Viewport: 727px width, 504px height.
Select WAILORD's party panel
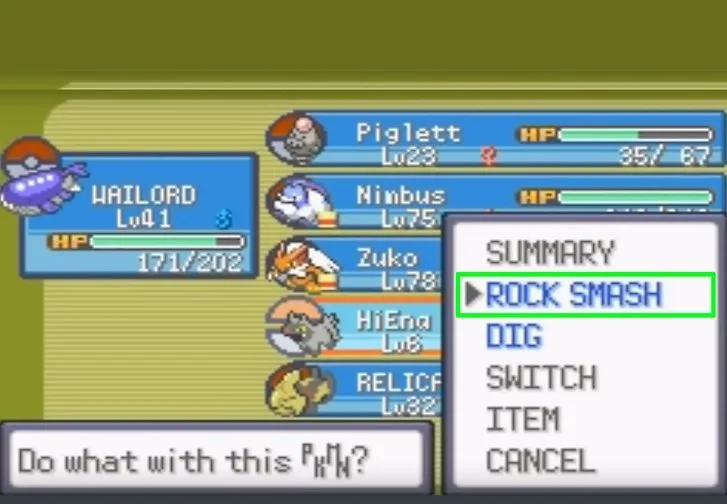point(140,215)
